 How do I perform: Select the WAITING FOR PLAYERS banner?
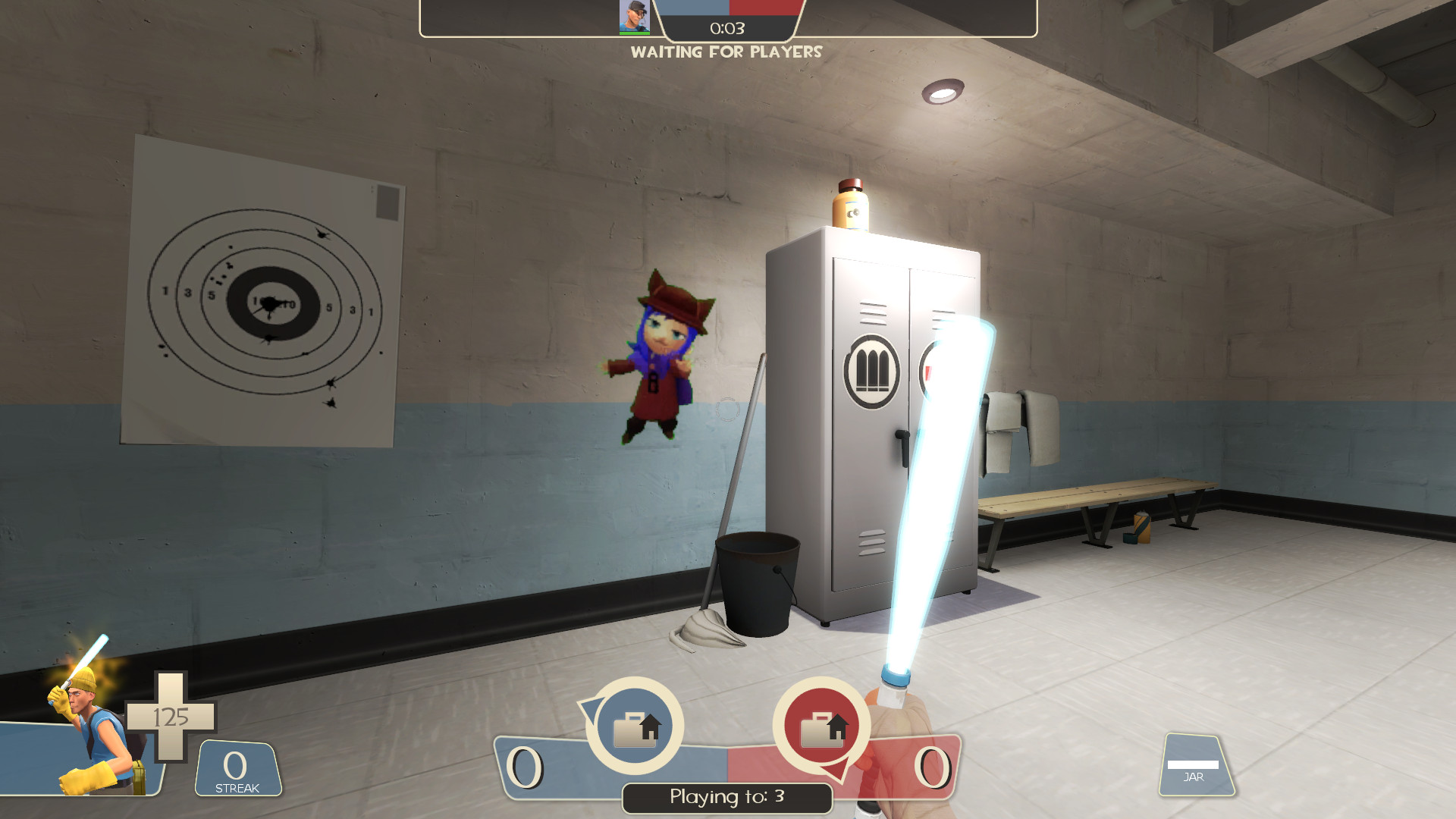point(726,52)
